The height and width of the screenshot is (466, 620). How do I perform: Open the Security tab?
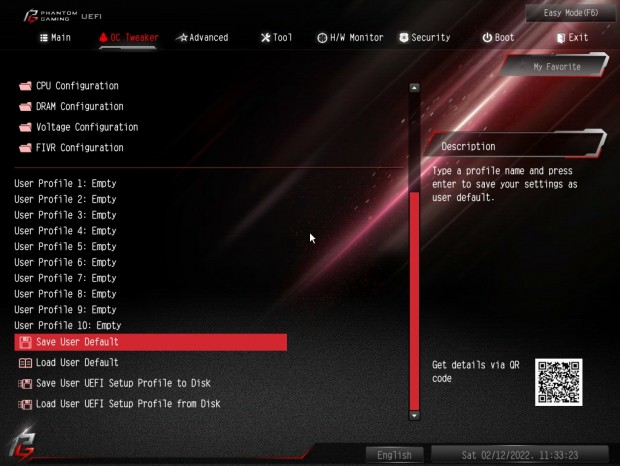(424, 37)
